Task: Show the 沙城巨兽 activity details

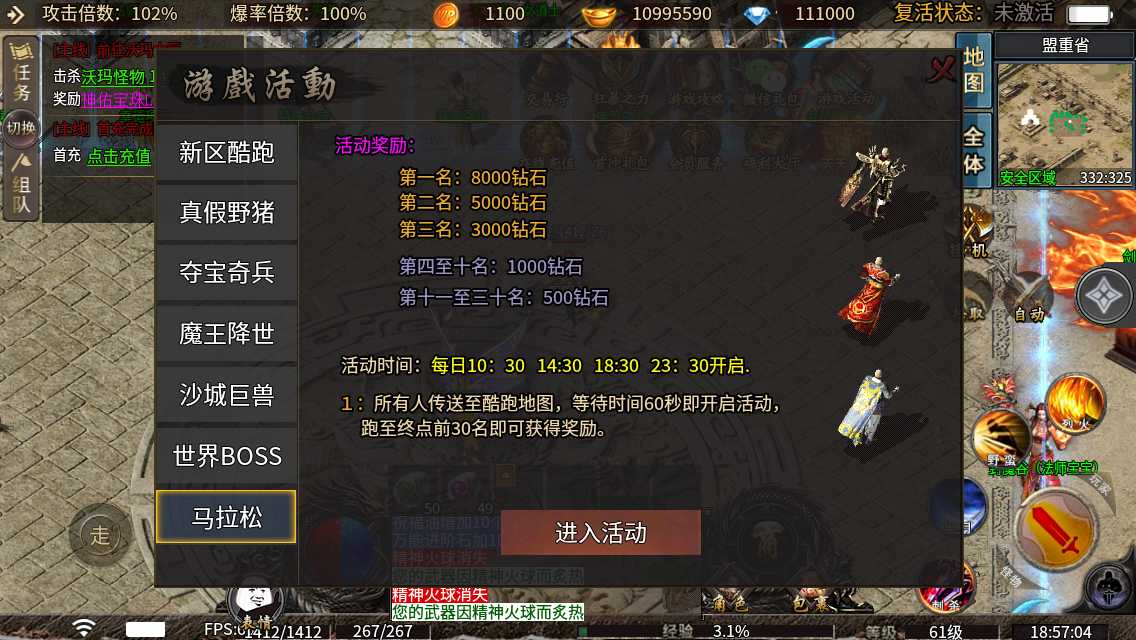Action: click(x=227, y=395)
